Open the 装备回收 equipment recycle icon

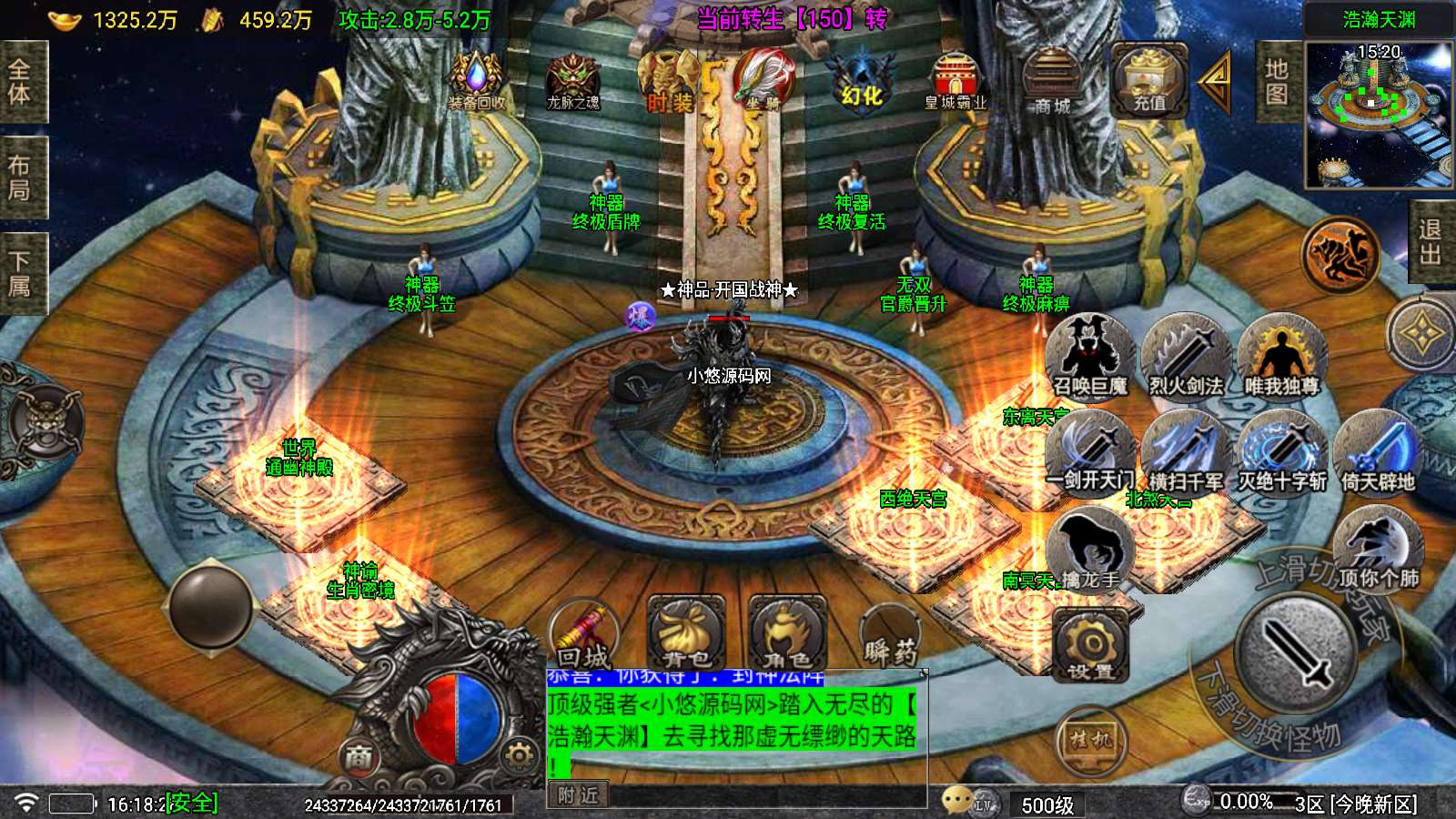tap(476, 80)
